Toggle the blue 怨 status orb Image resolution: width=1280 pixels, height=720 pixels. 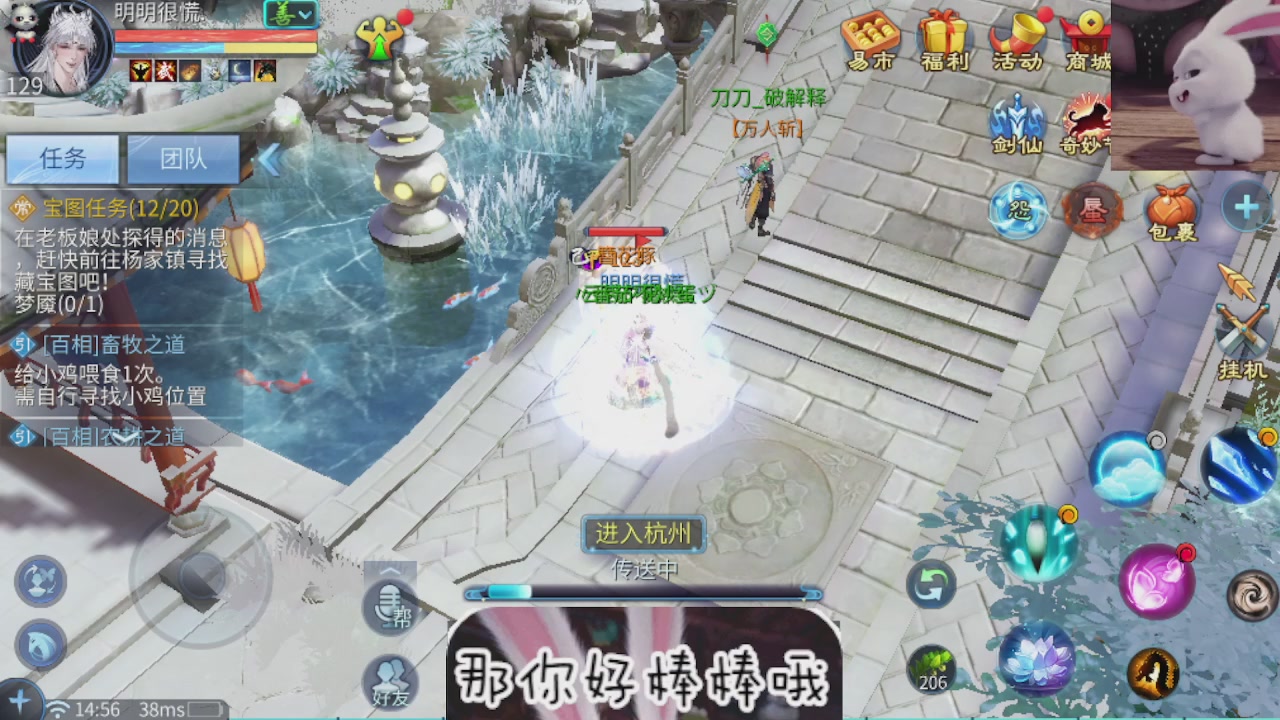click(x=1016, y=212)
